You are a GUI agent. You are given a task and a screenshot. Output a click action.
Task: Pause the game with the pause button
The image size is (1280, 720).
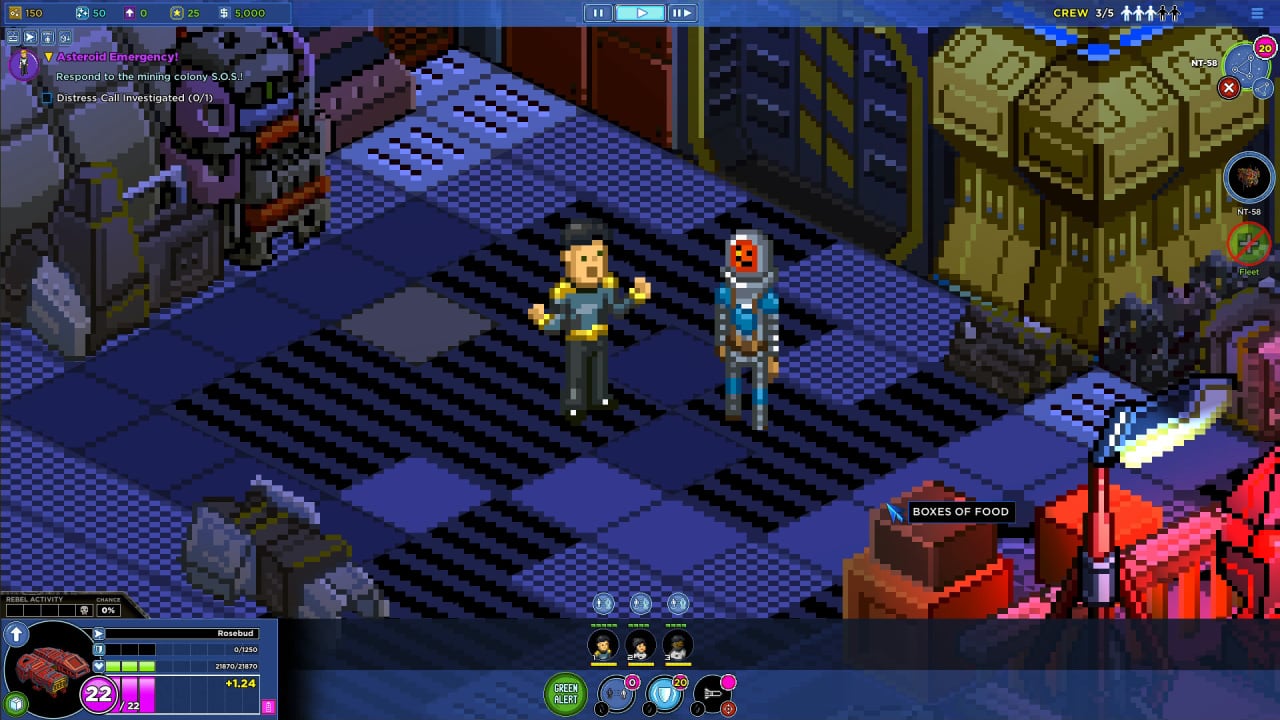pyautogui.click(x=598, y=13)
